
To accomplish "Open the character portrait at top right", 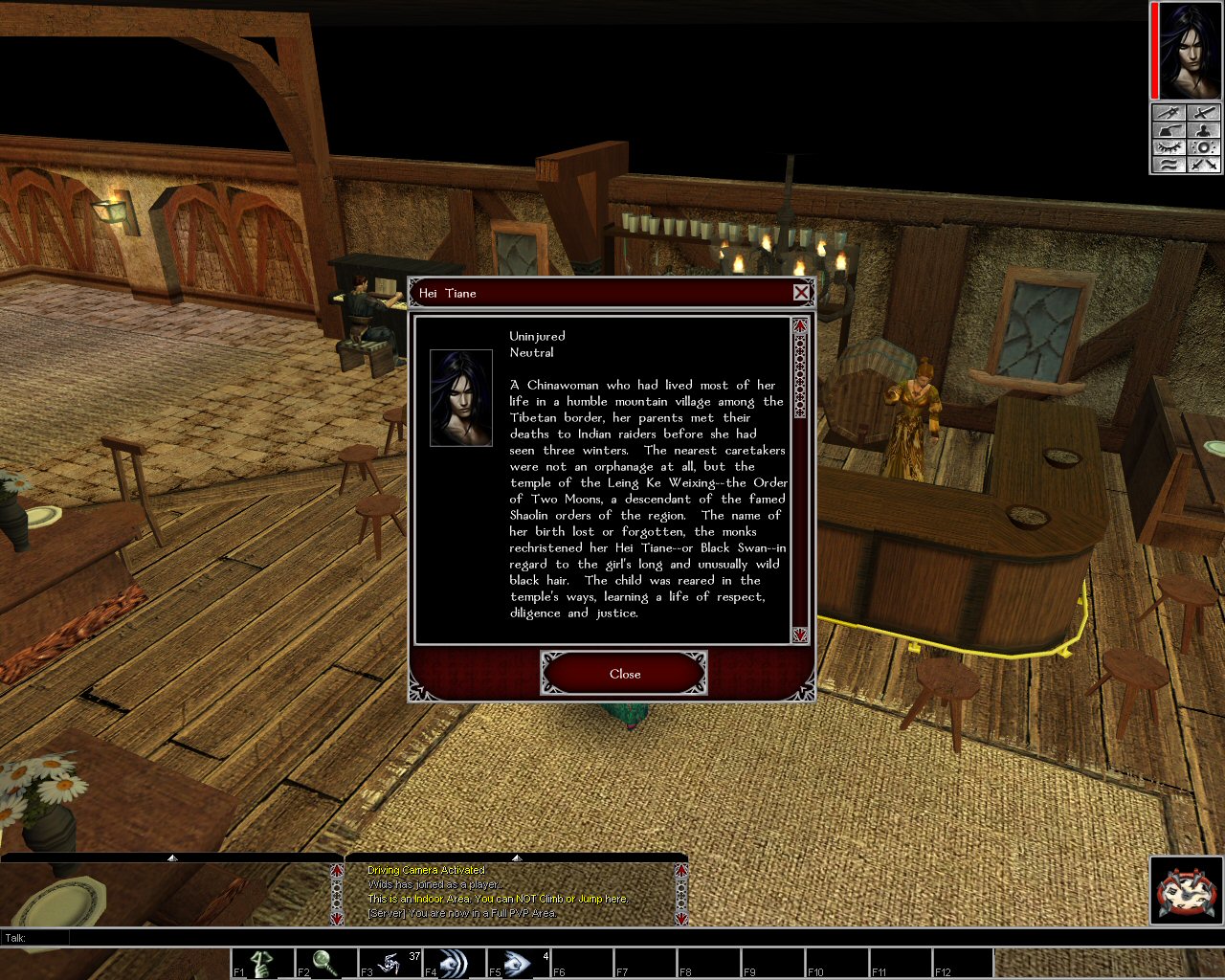I will click(x=1190, y=51).
